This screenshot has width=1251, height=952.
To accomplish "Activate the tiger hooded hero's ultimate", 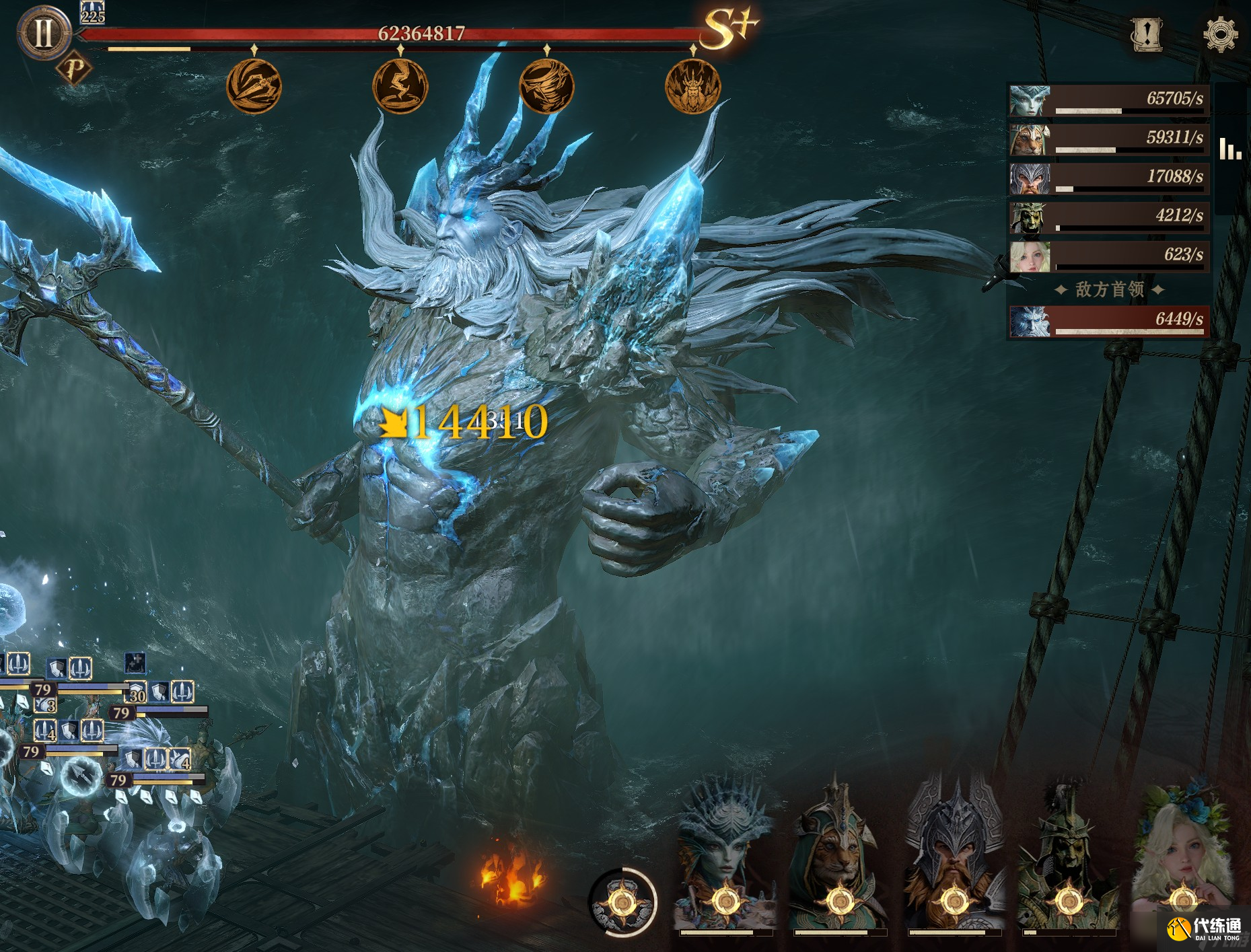I will pyautogui.click(x=840, y=900).
